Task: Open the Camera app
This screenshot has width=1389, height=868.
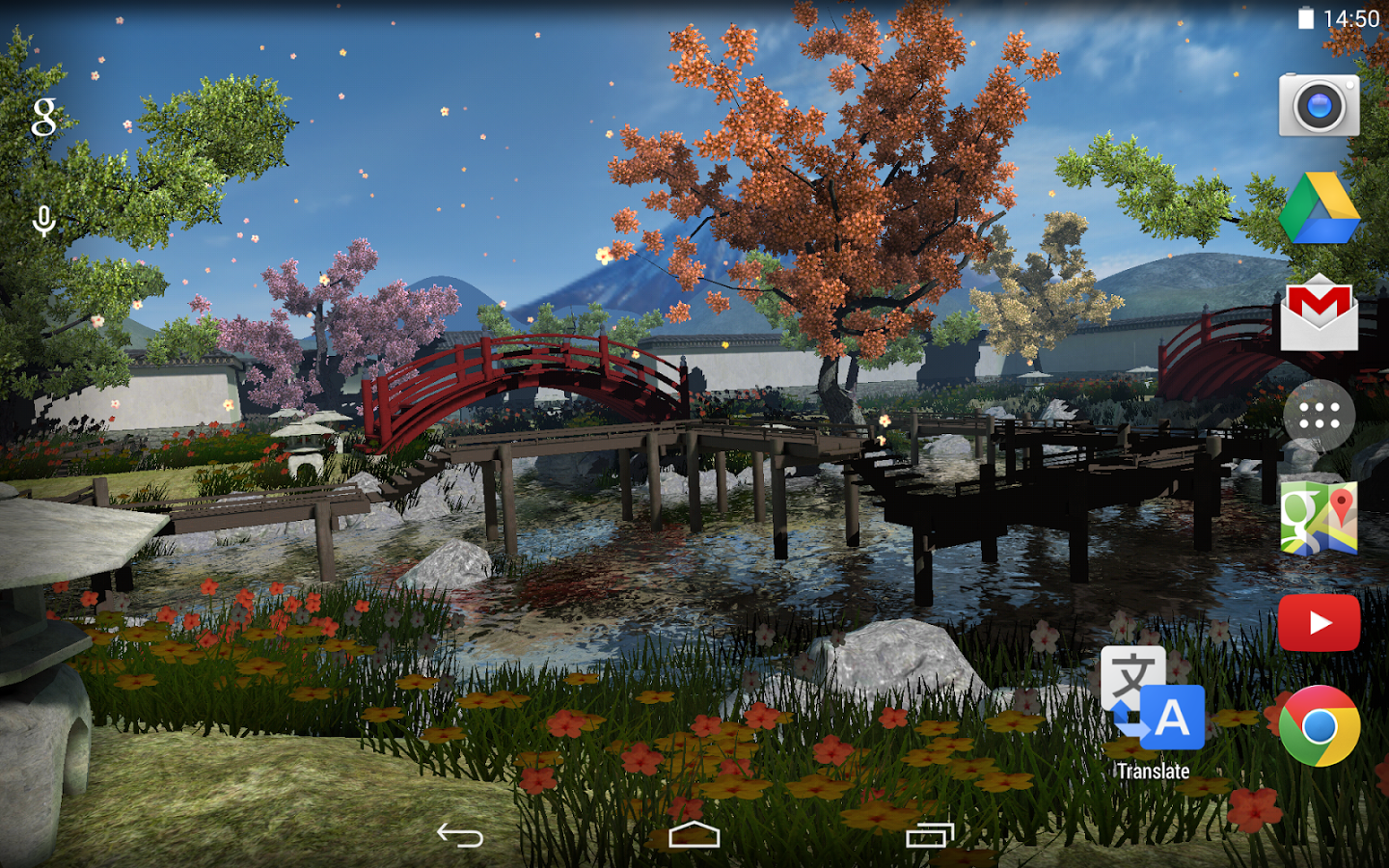Action: click(x=1319, y=105)
